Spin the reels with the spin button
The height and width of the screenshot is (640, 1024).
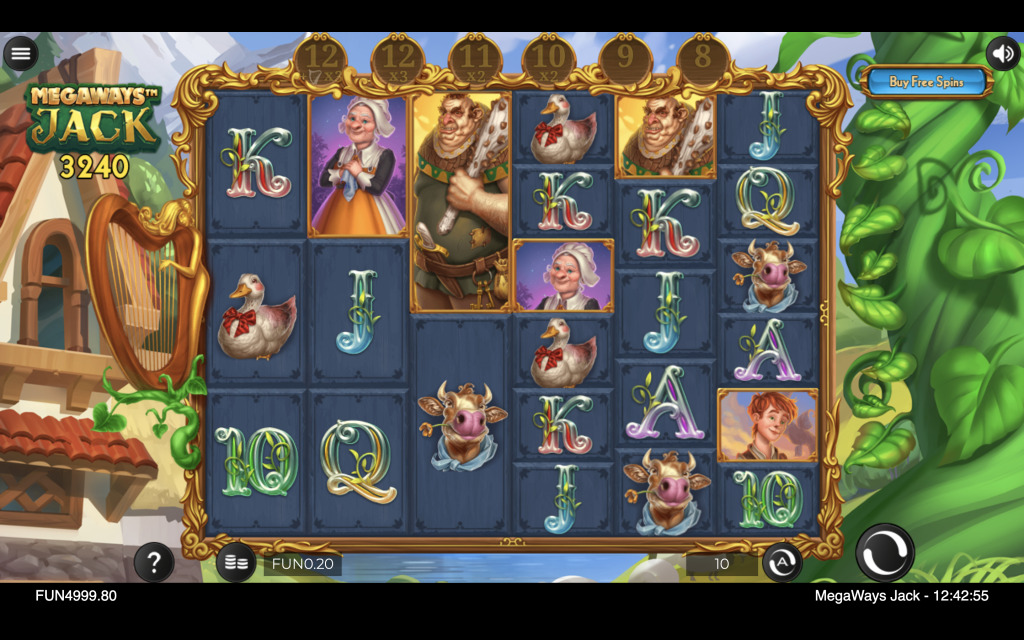[x=885, y=553]
